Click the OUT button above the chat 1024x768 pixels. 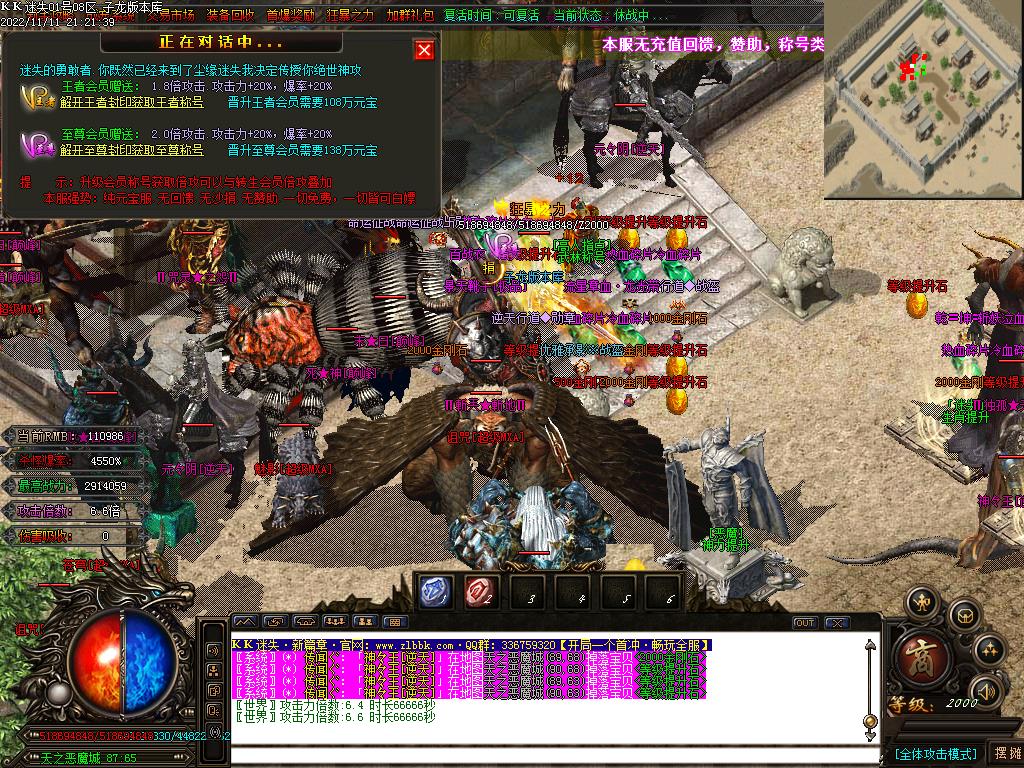805,622
